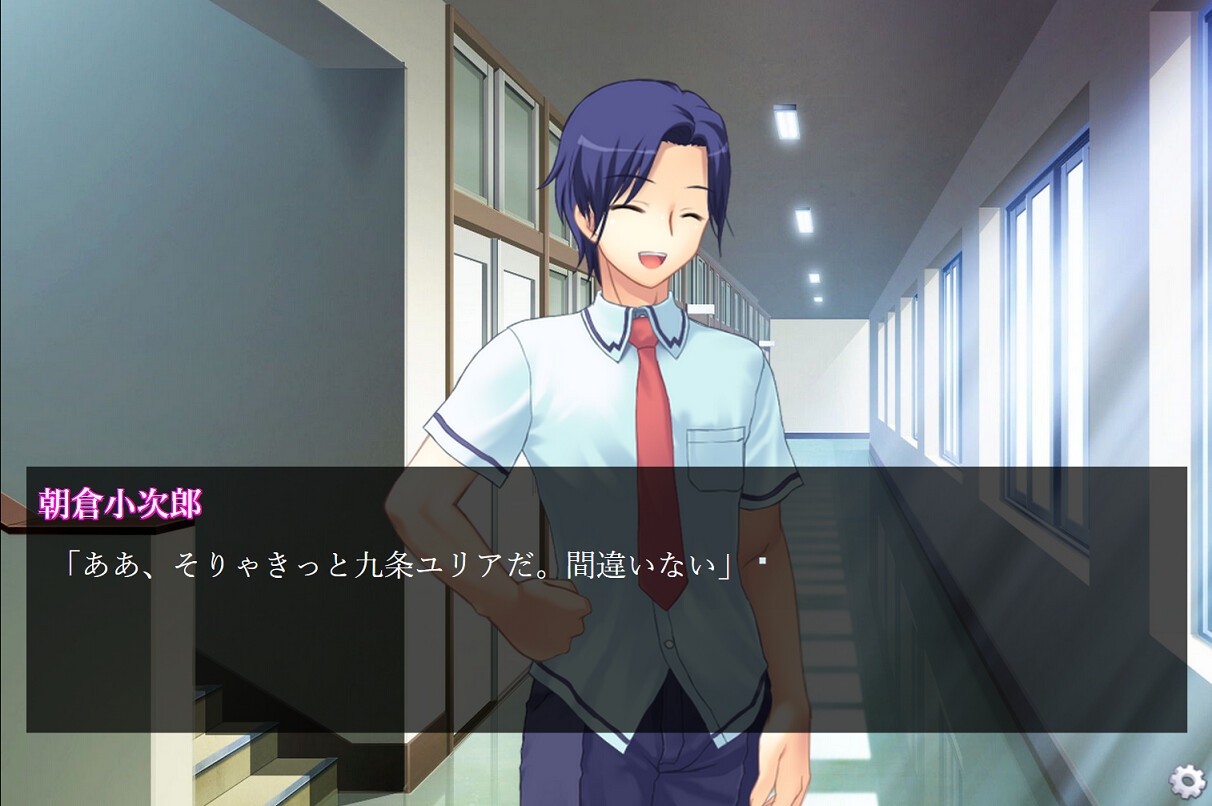Viewport: 1212px width, 806px height.
Task: Open settings with the gear icon
Action: 1187,780
